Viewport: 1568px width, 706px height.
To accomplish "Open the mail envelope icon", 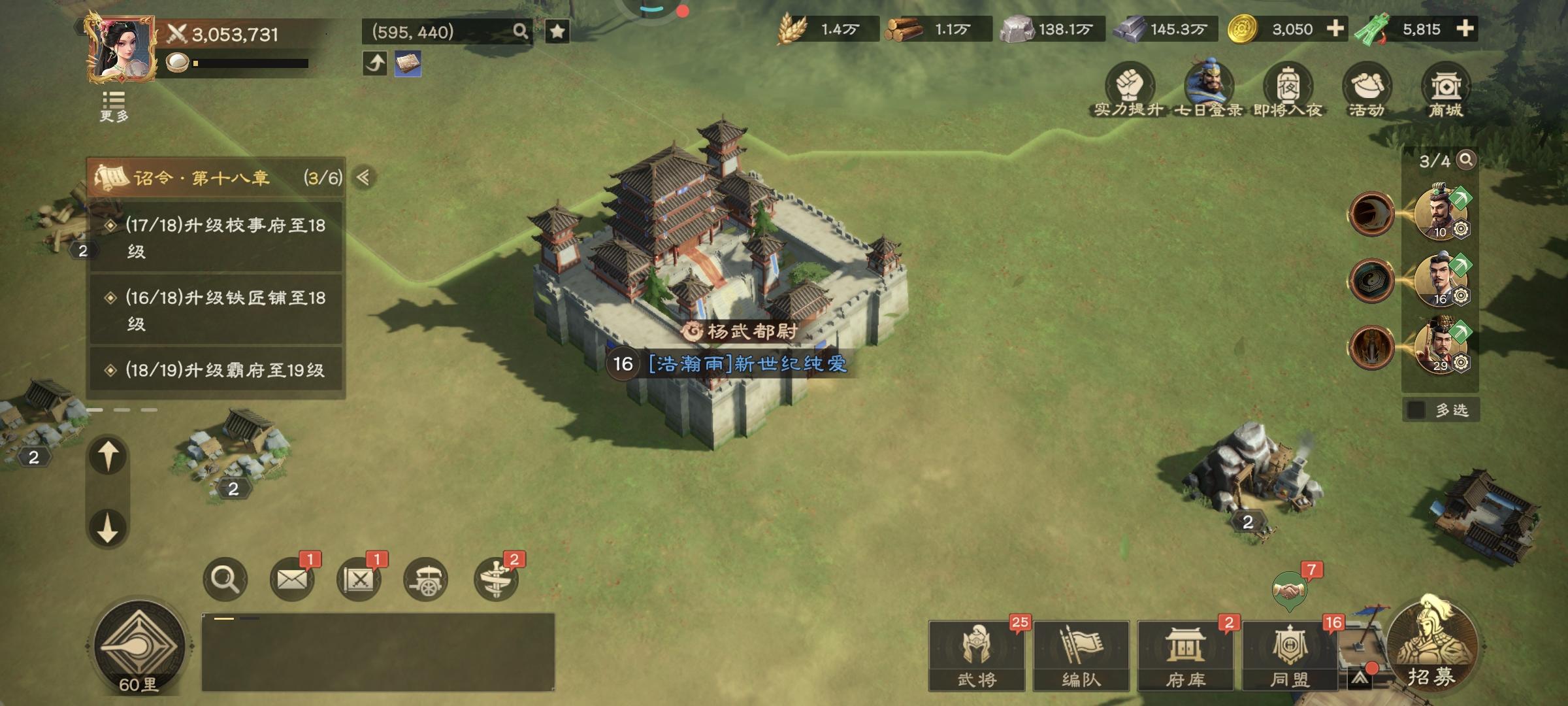I will click(x=291, y=579).
